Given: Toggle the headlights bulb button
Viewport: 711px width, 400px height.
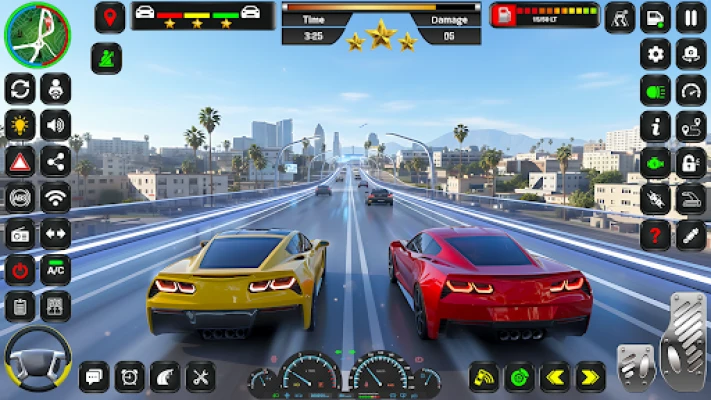Looking at the screenshot, I should 19,125.
